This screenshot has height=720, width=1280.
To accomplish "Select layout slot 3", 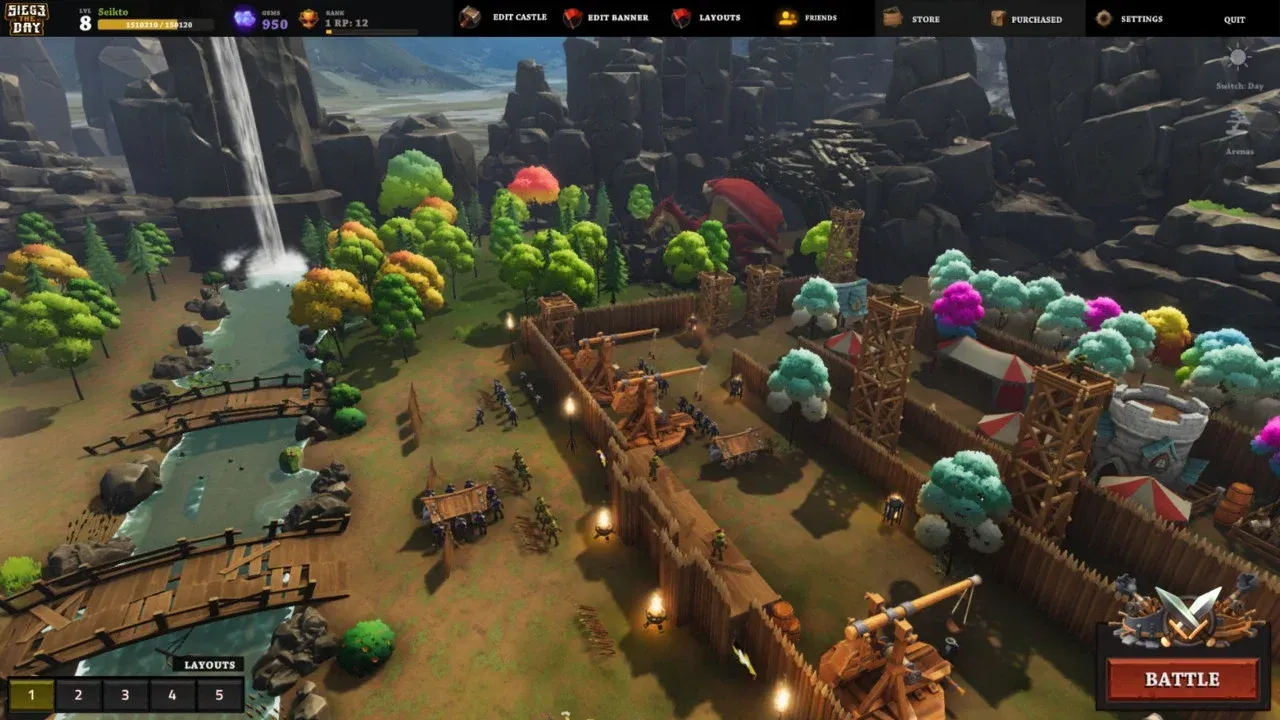I will (124, 694).
